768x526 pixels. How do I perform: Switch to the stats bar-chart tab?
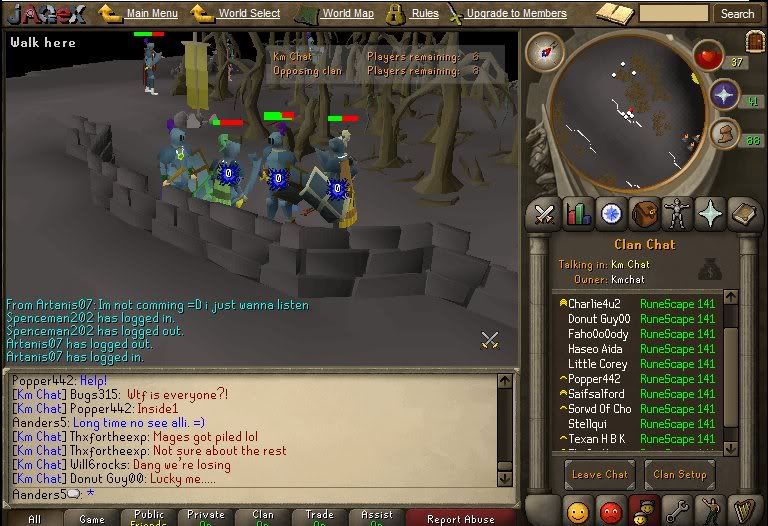(x=578, y=214)
